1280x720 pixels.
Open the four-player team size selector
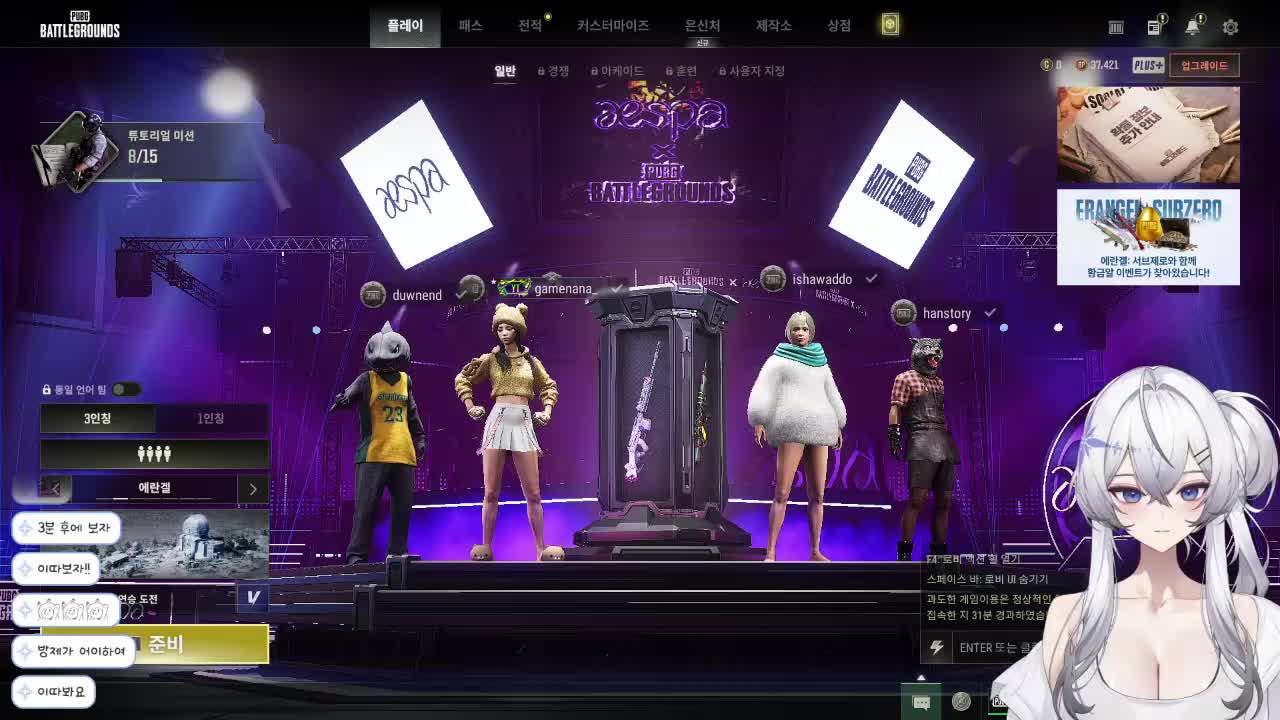click(154, 454)
